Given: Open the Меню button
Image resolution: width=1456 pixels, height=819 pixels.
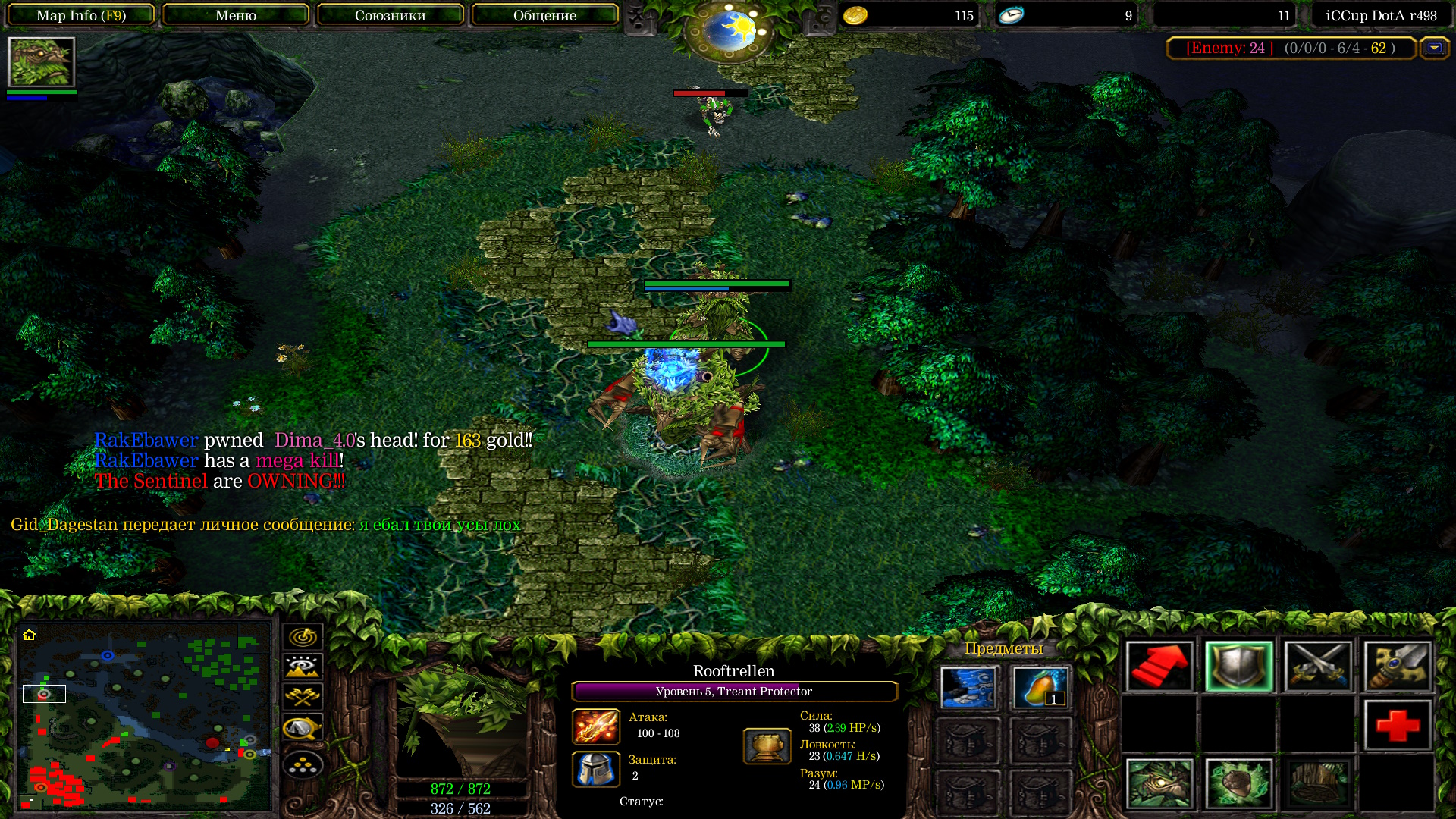Looking at the screenshot, I should (236, 15).
